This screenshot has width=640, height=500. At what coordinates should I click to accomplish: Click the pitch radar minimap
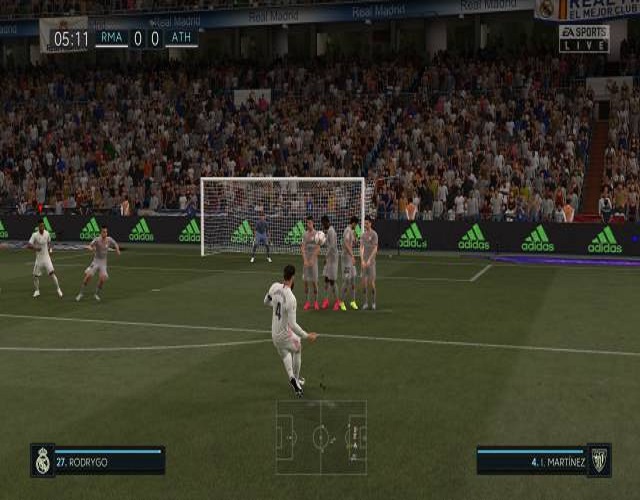coord(321,438)
